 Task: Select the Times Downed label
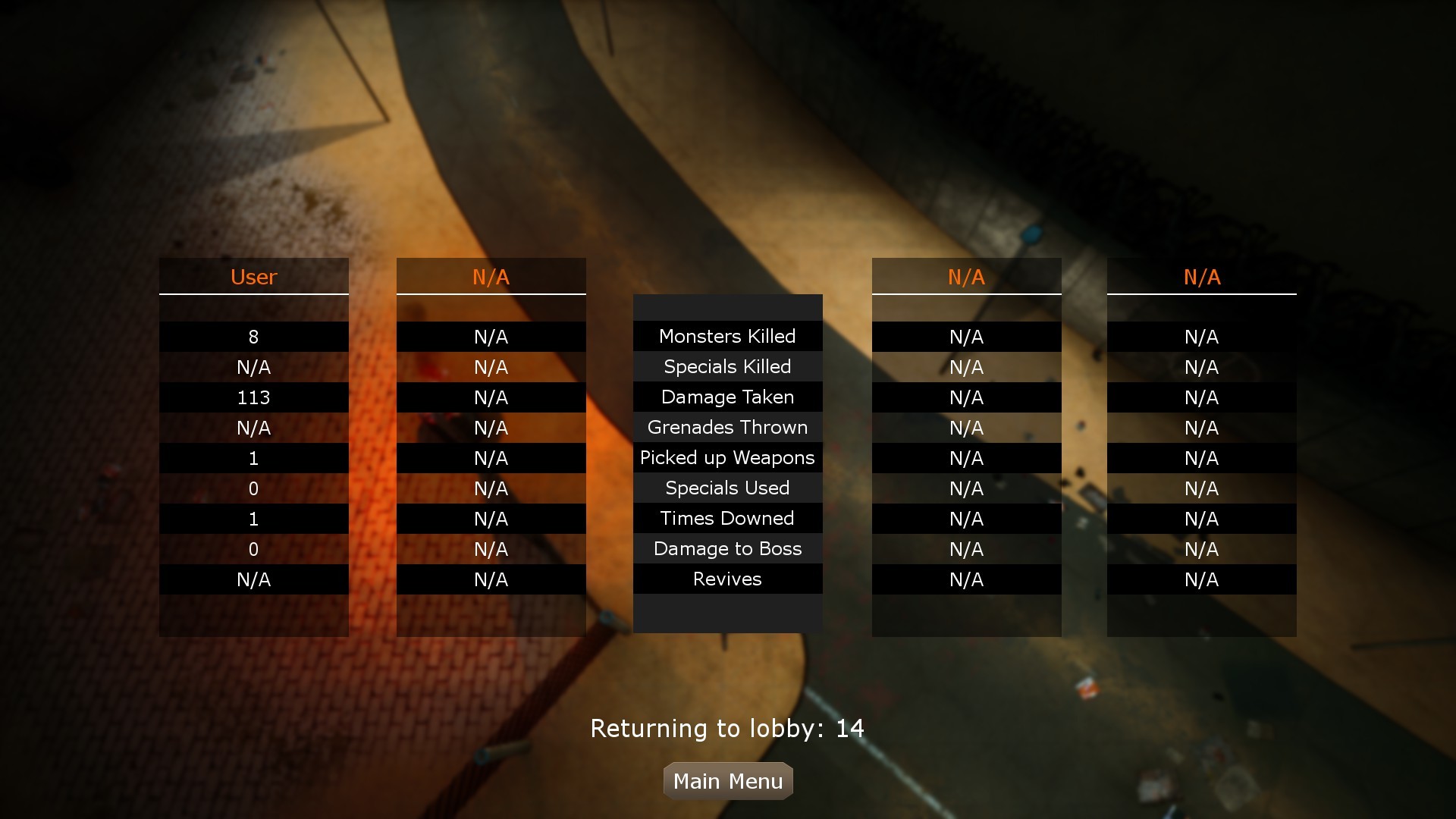727,518
